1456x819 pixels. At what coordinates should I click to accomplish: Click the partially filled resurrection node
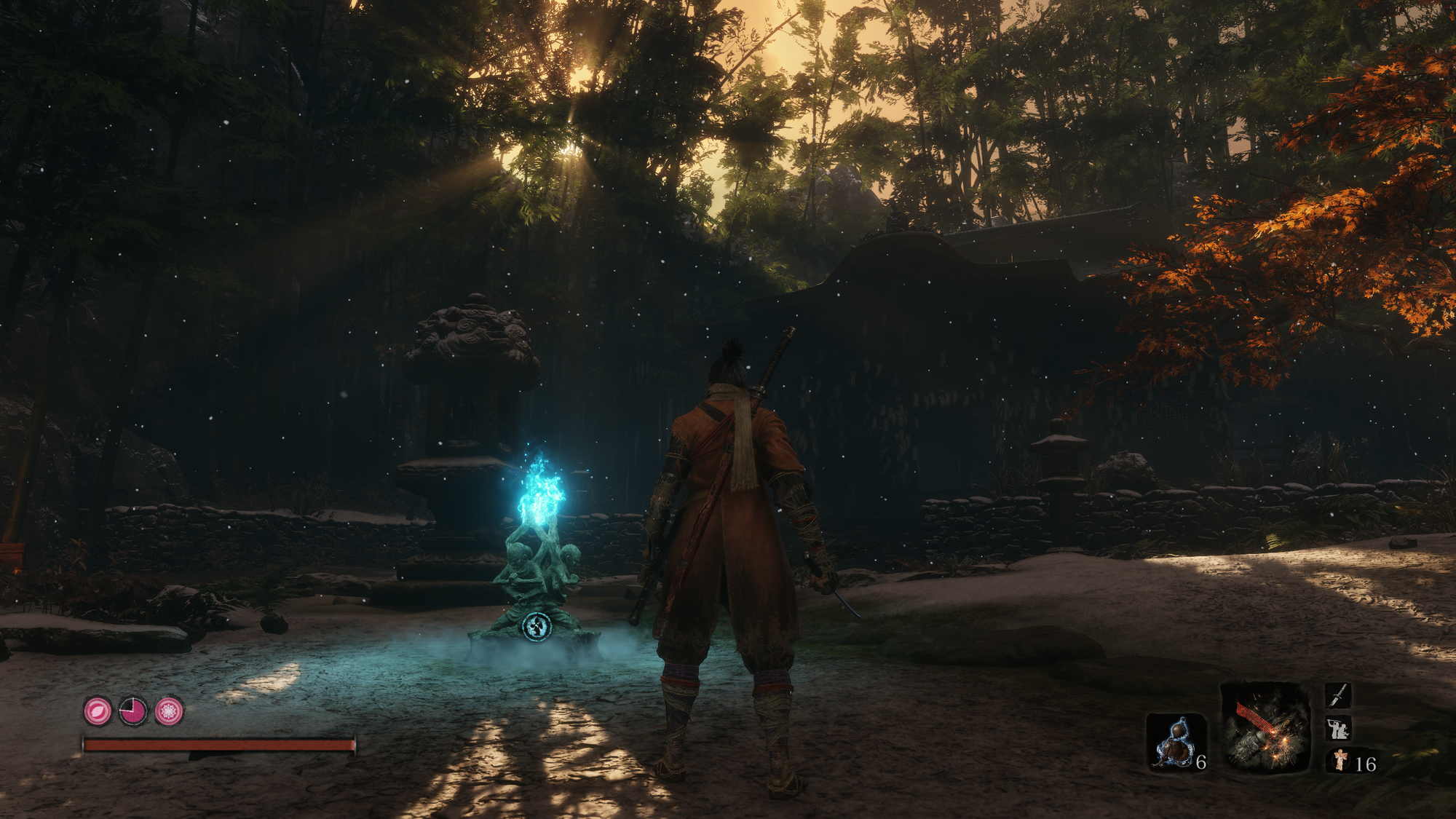coord(133,711)
